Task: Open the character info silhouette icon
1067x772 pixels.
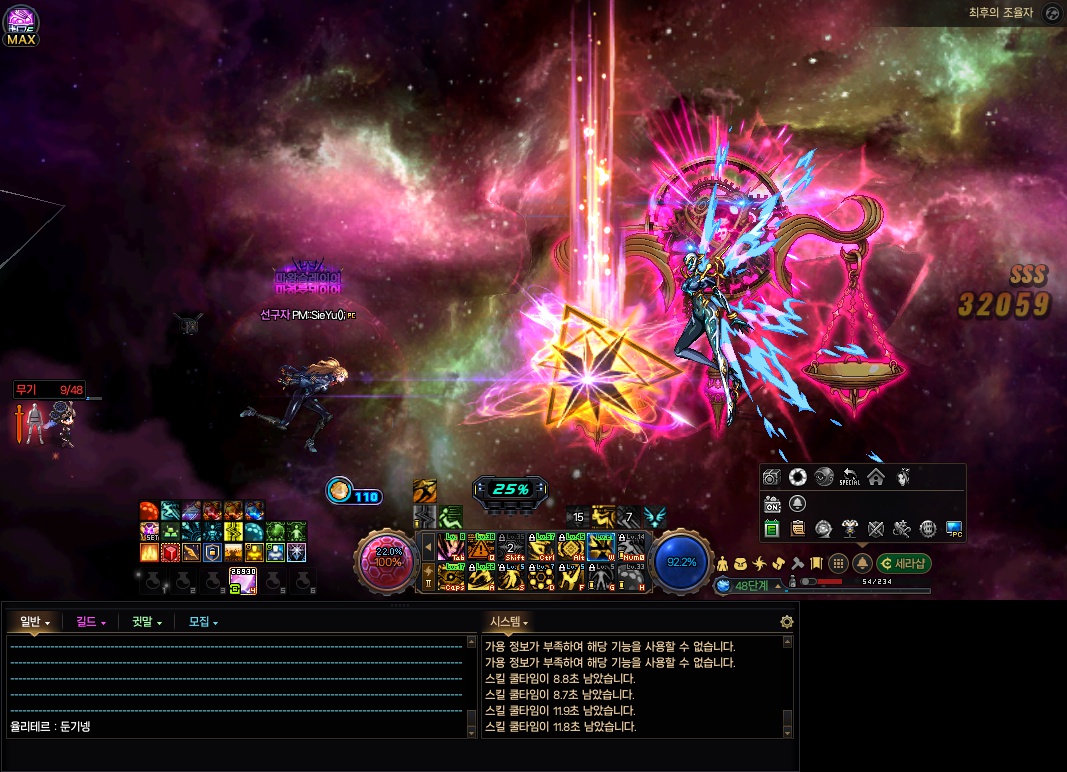Action: (x=723, y=564)
